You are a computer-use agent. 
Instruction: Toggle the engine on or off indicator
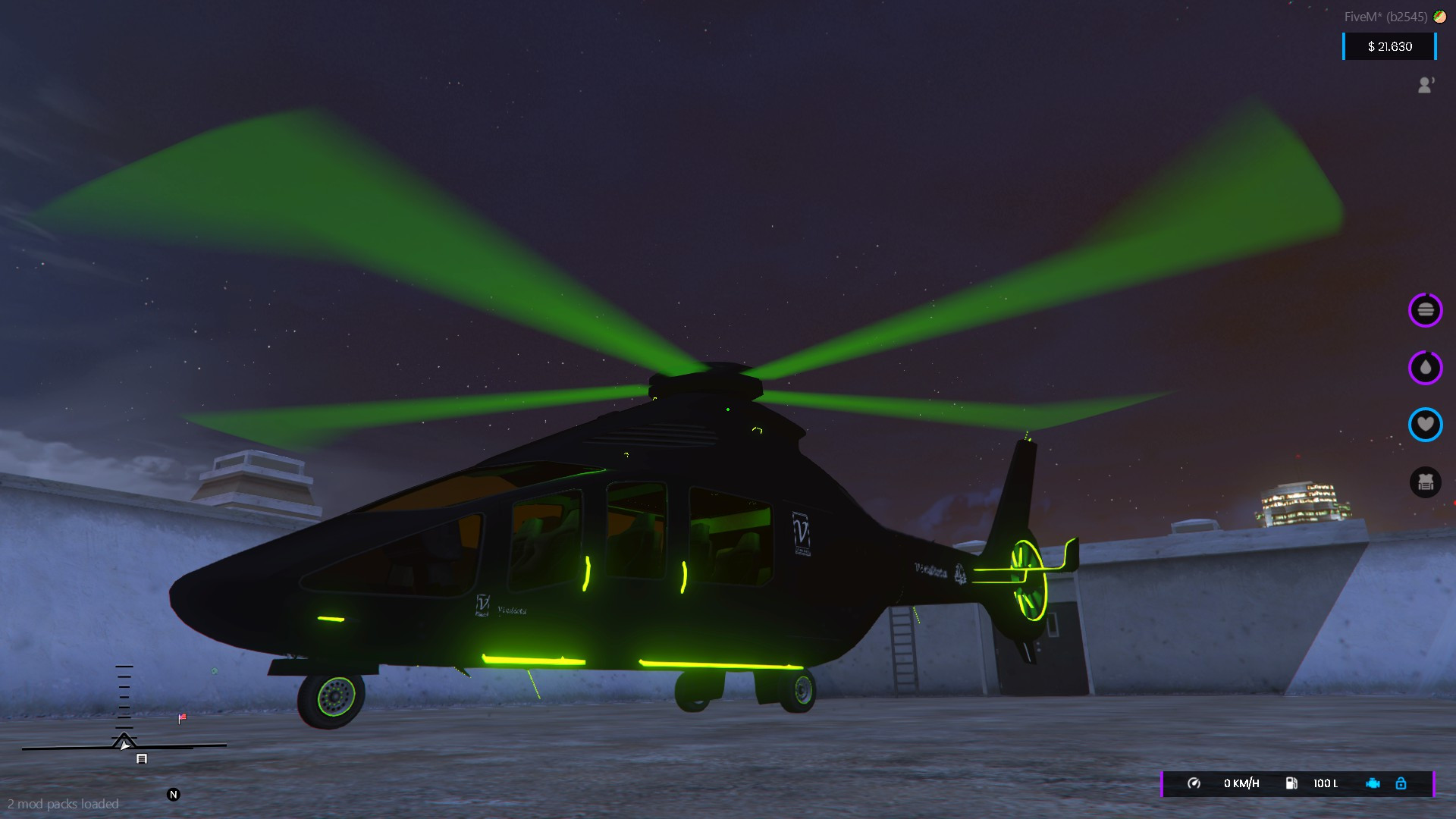pyautogui.click(x=1375, y=784)
